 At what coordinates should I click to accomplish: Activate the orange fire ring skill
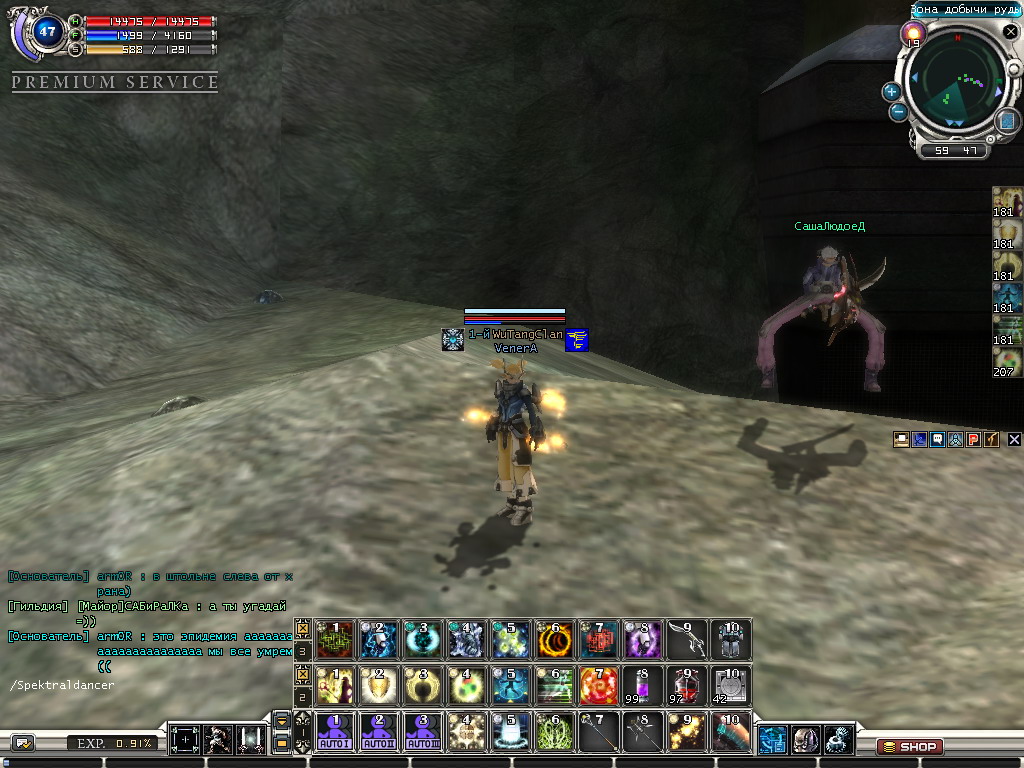point(555,639)
